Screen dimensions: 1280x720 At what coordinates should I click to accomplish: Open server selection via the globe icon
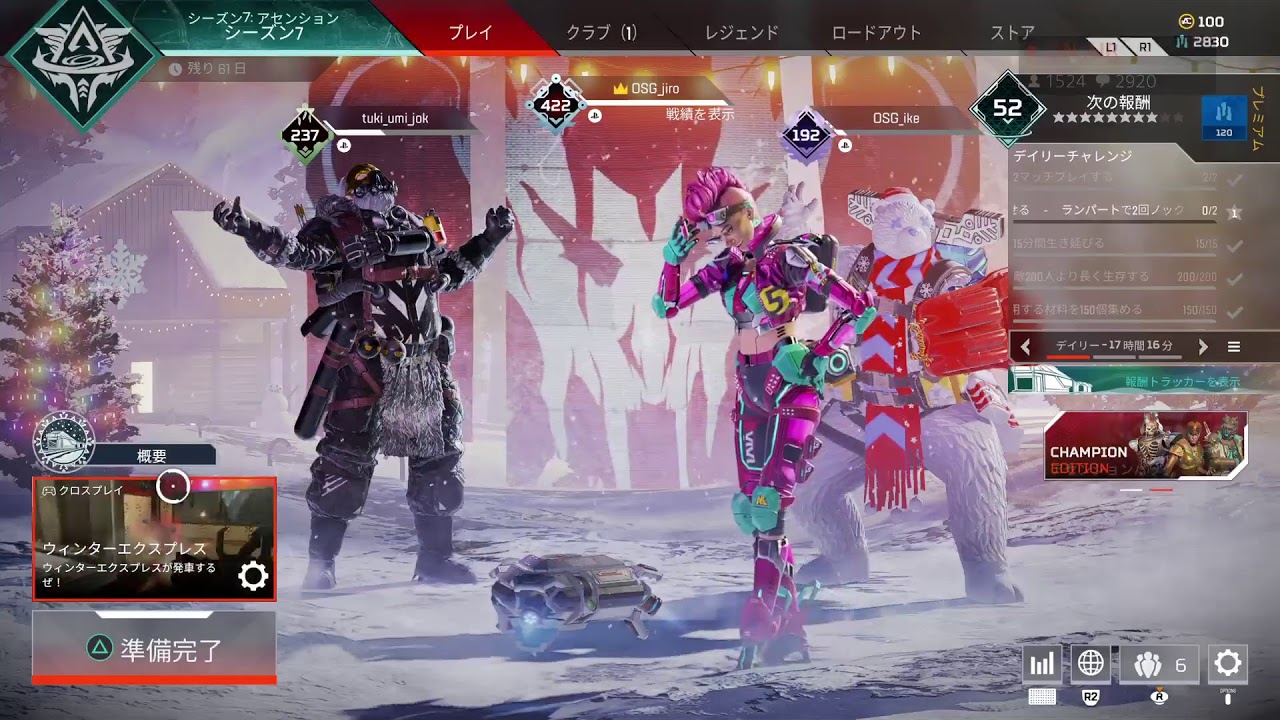coord(1090,663)
